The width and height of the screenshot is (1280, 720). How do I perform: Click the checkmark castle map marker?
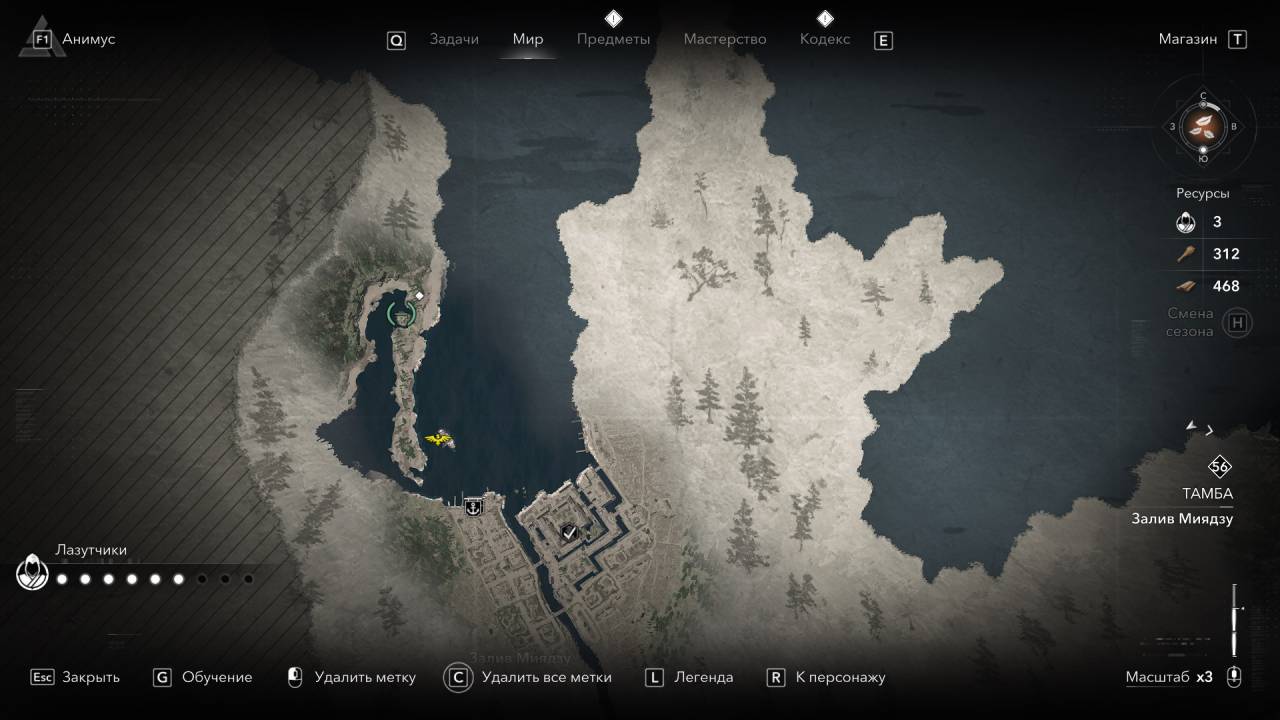[569, 533]
